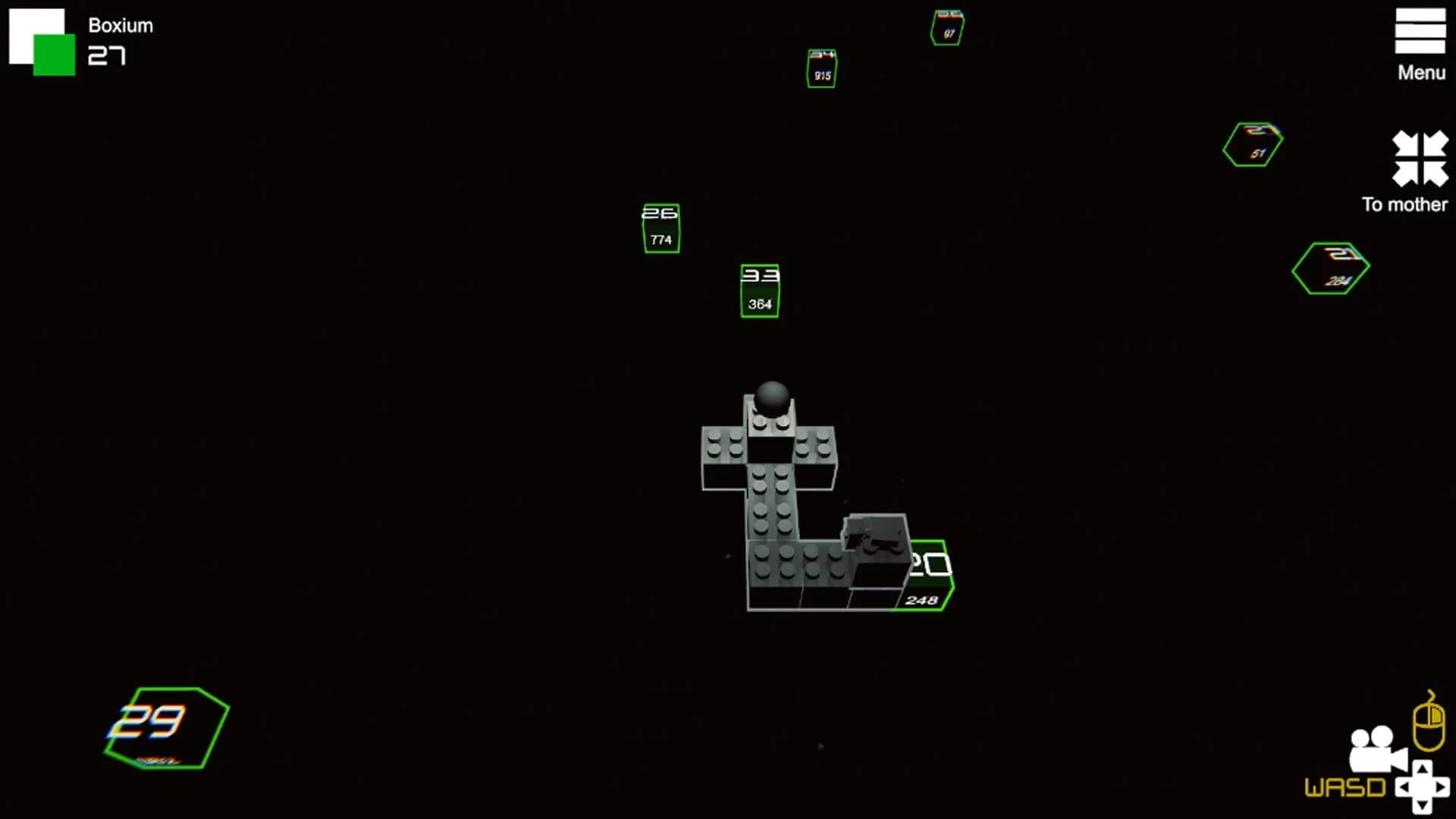Click the player sphere atop the brick structure
This screenshot has height=819, width=1456.
(772, 398)
